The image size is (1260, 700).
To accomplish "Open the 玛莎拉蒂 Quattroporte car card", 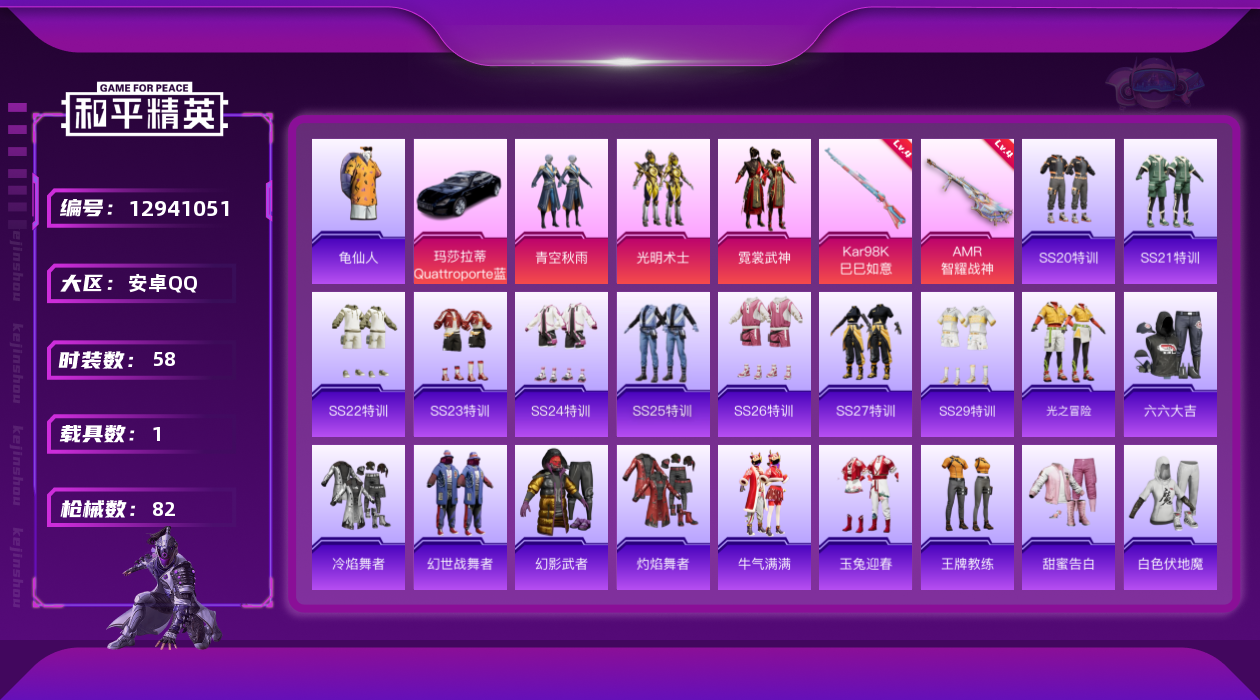I will tap(460, 211).
